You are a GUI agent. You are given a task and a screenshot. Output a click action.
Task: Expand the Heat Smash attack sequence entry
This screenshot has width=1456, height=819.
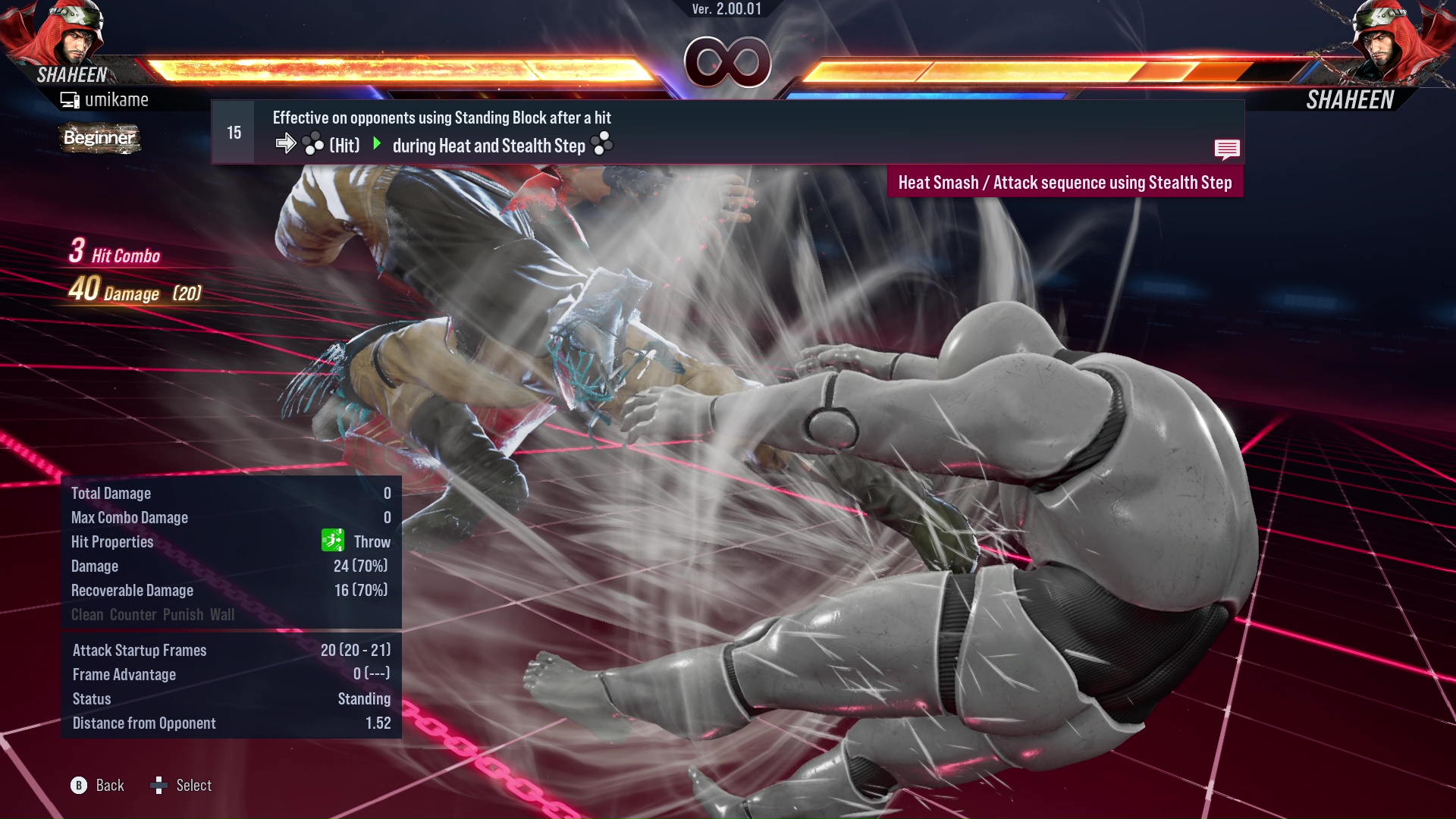(1065, 182)
